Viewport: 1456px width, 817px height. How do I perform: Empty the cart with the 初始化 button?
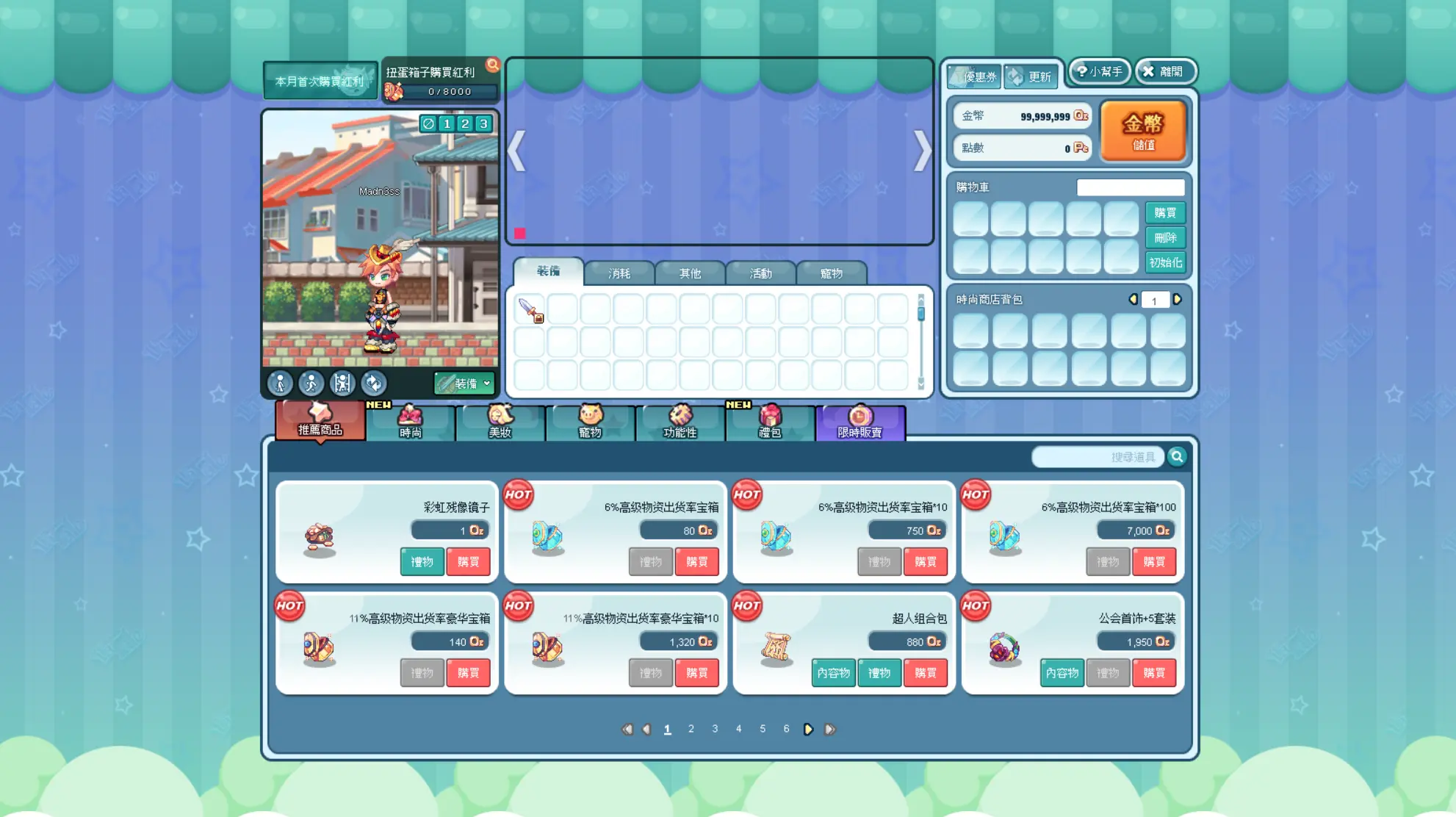(1165, 262)
